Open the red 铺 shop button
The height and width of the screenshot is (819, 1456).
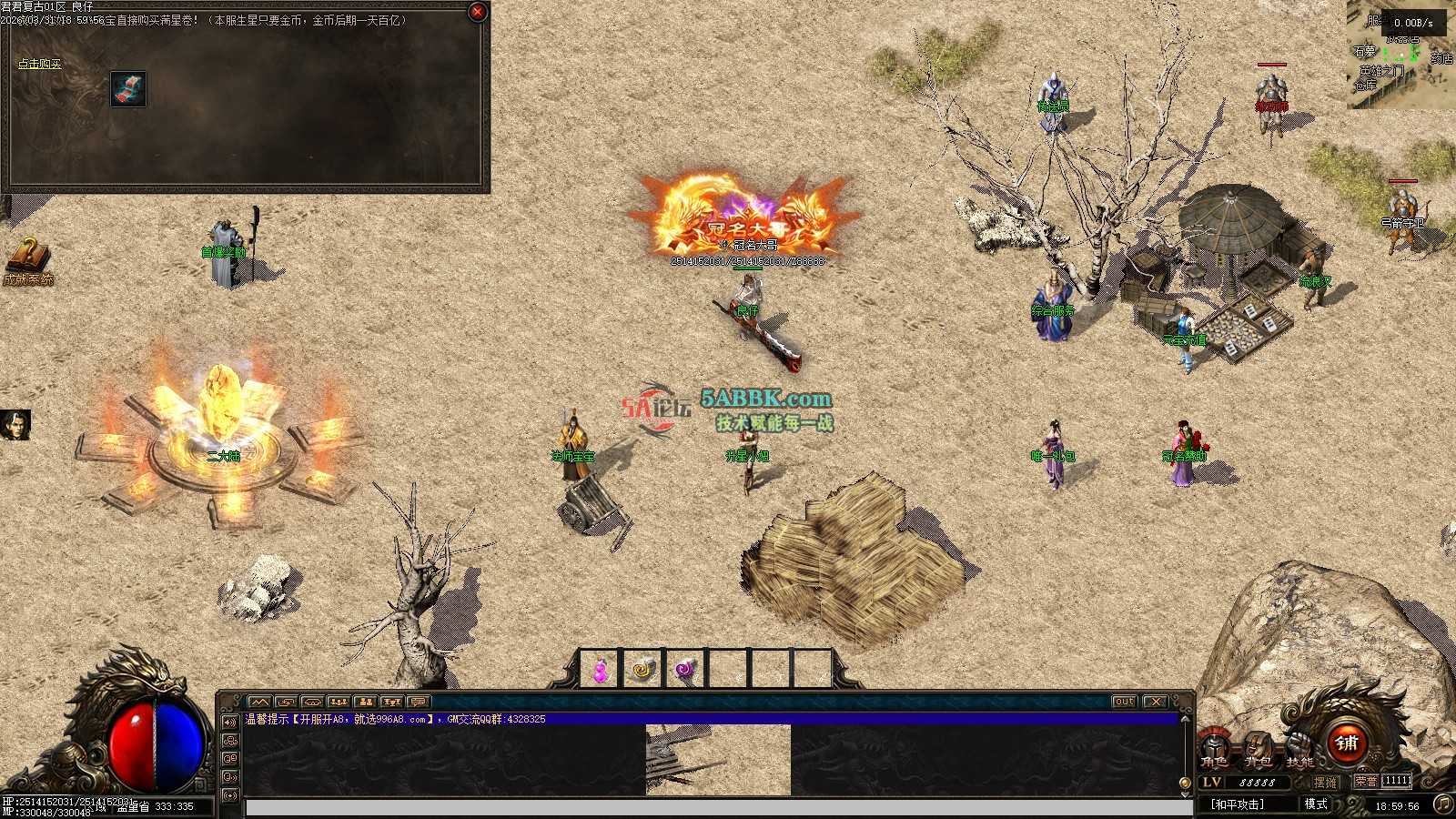pos(1347,743)
